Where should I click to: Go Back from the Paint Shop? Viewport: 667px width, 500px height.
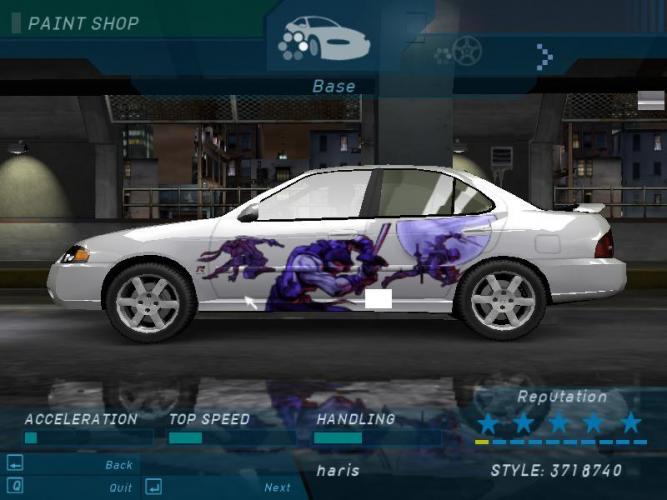tap(118, 465)
